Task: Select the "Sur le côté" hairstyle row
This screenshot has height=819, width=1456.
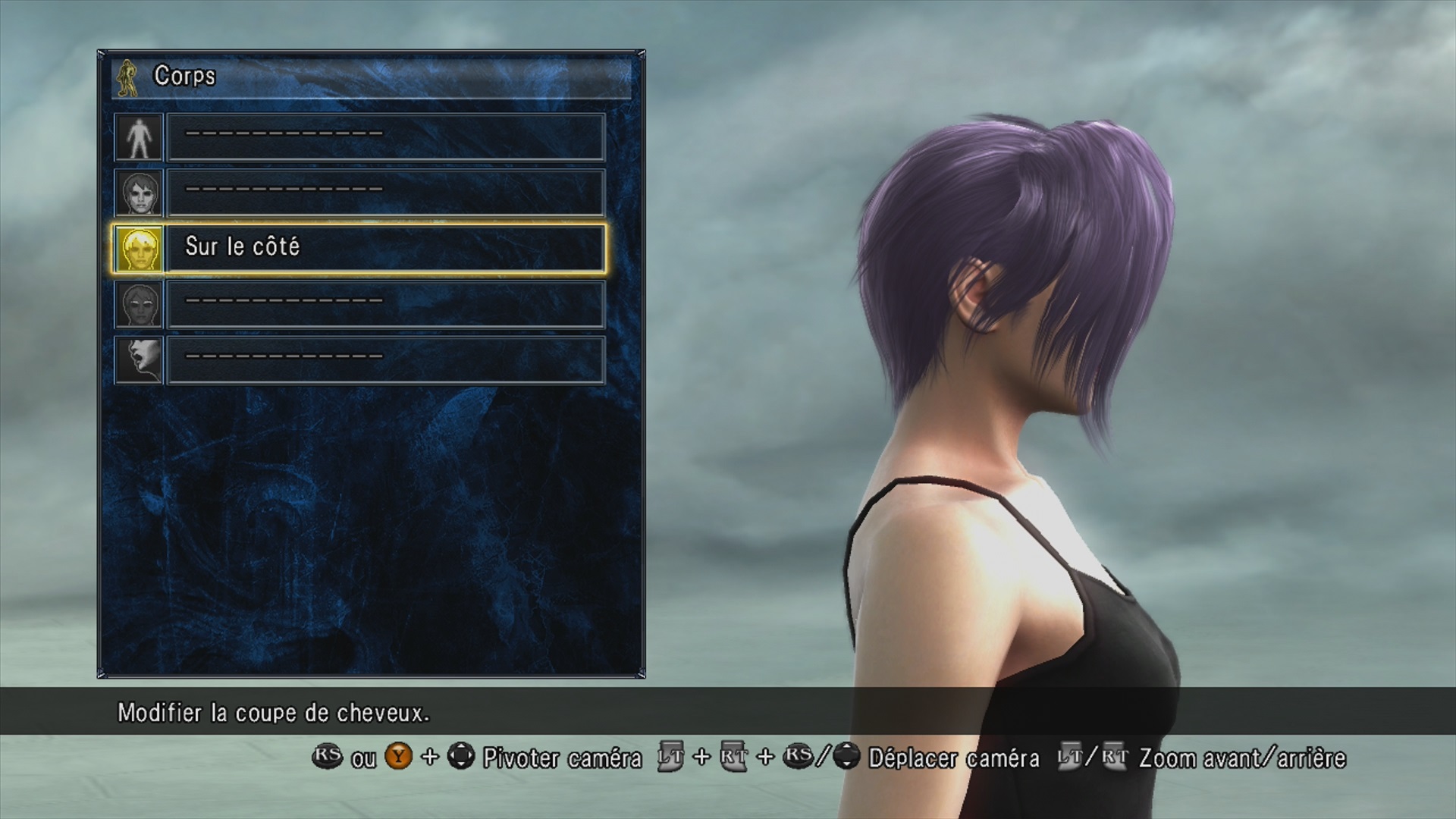Action: [385, 248]
